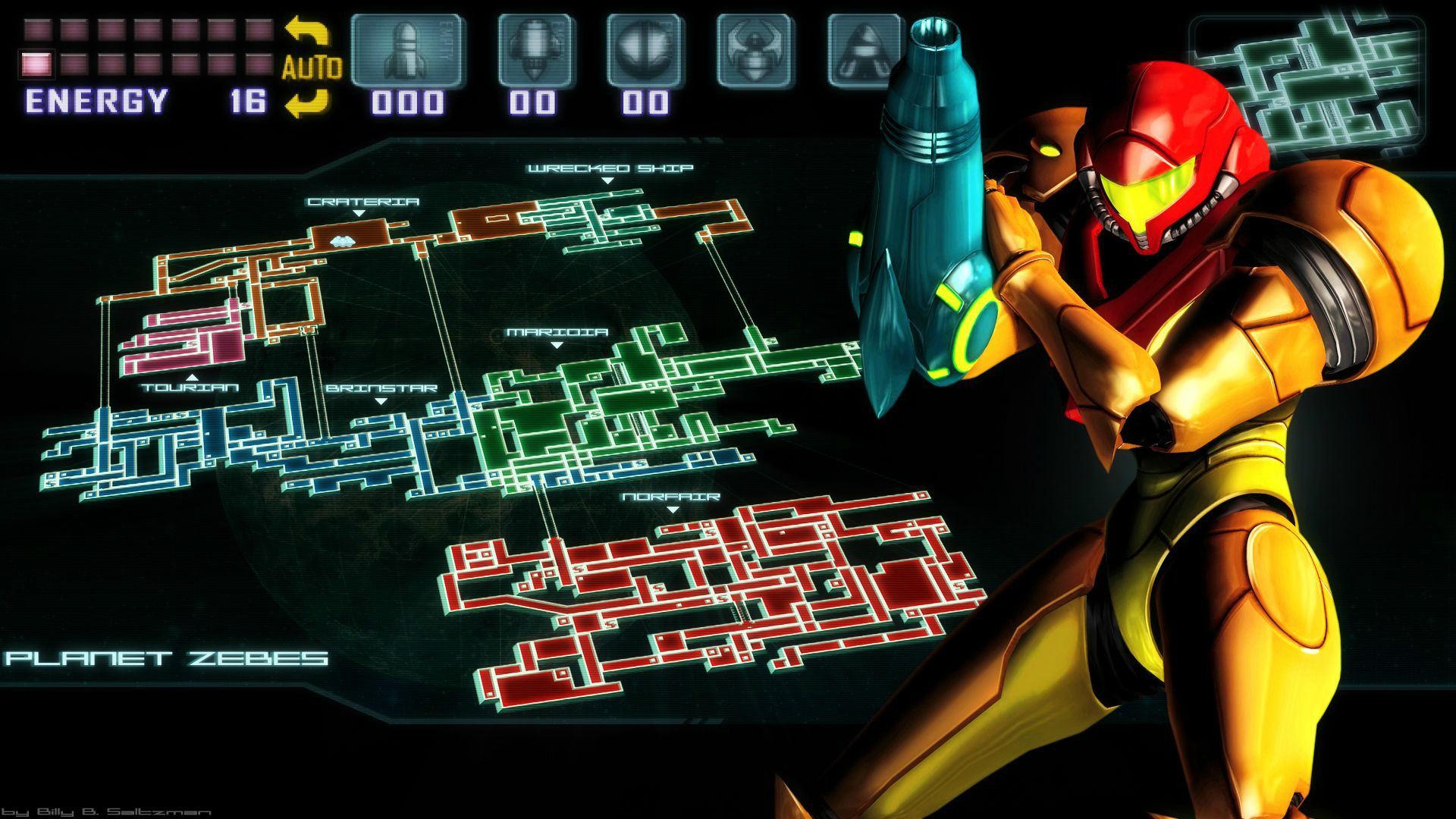1456x819 pixels.
Task: Click the Tourian area label
Action: tap(190, 388)
